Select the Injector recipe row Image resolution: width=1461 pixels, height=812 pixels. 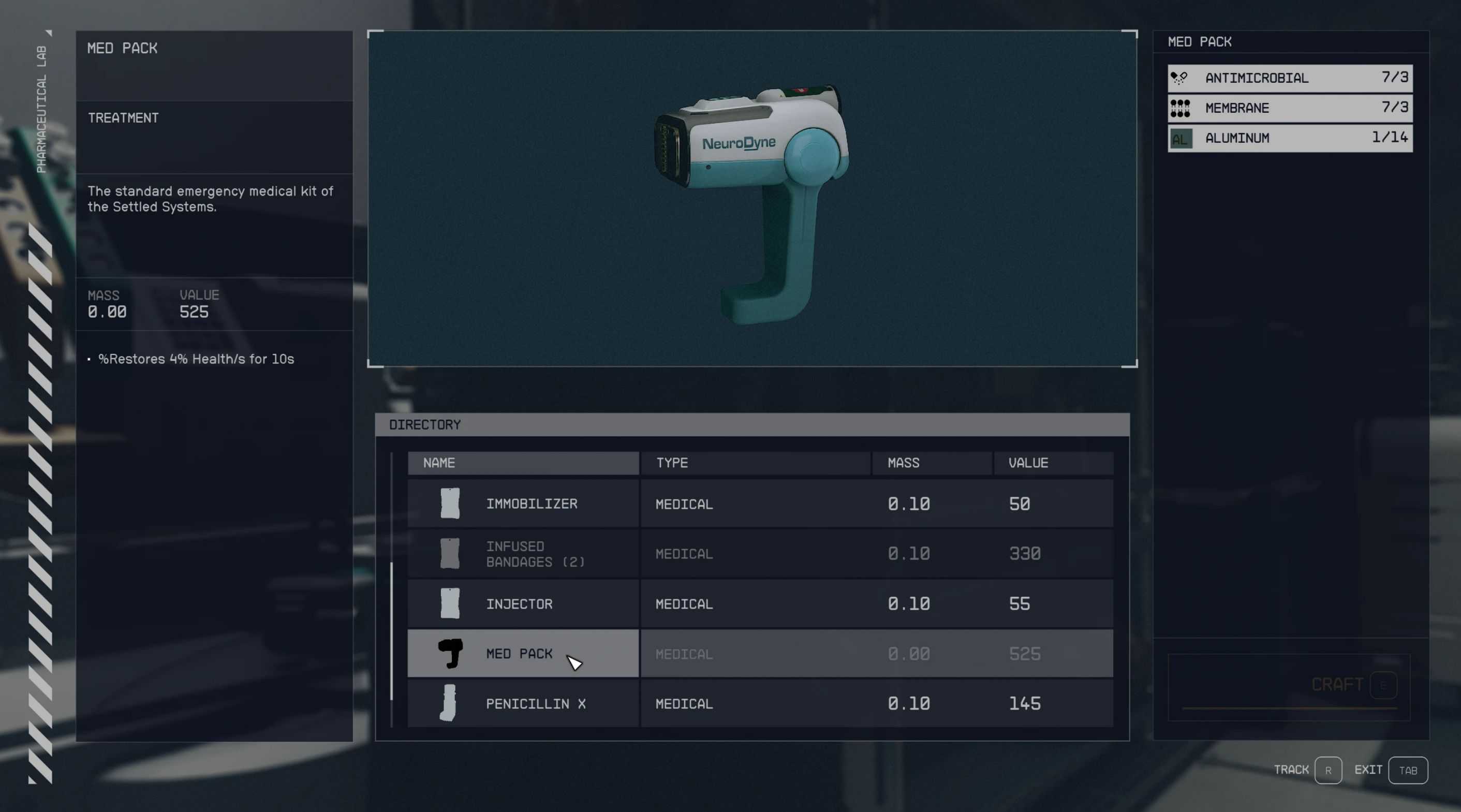click(519, 604)
